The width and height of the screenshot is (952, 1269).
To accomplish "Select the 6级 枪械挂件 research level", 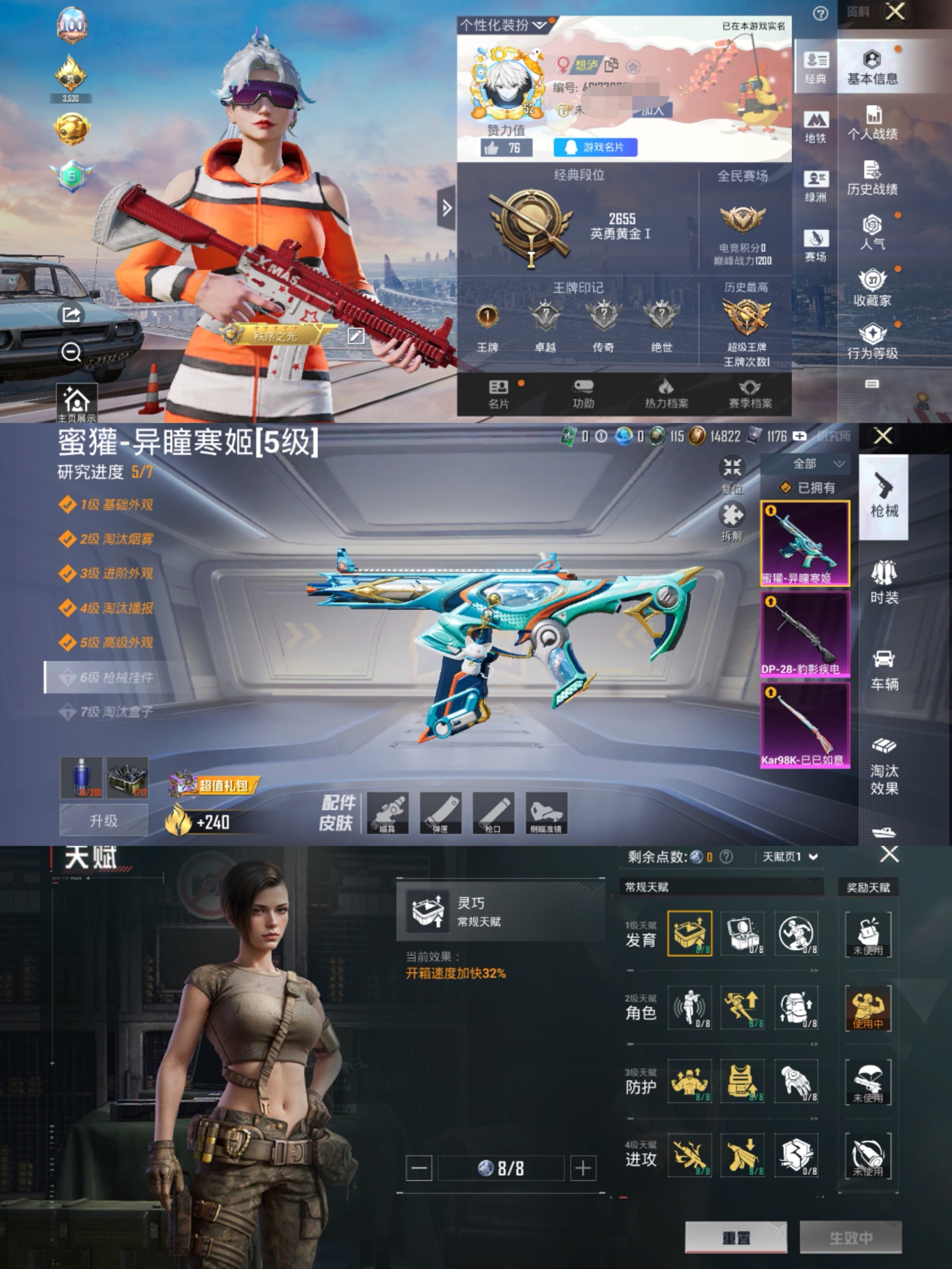I will click(x=116, y=677).
